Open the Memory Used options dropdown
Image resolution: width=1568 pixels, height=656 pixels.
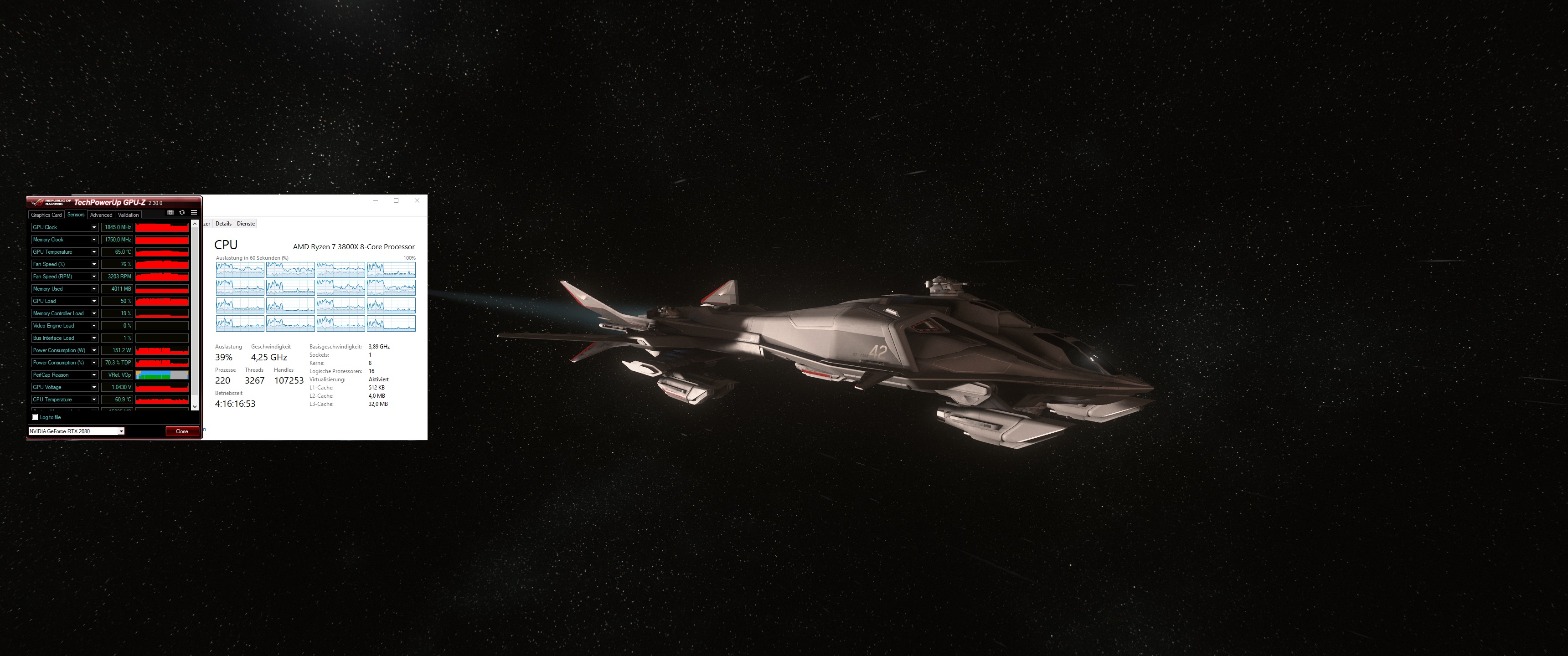pyautogui.click(x=95, y=289)
